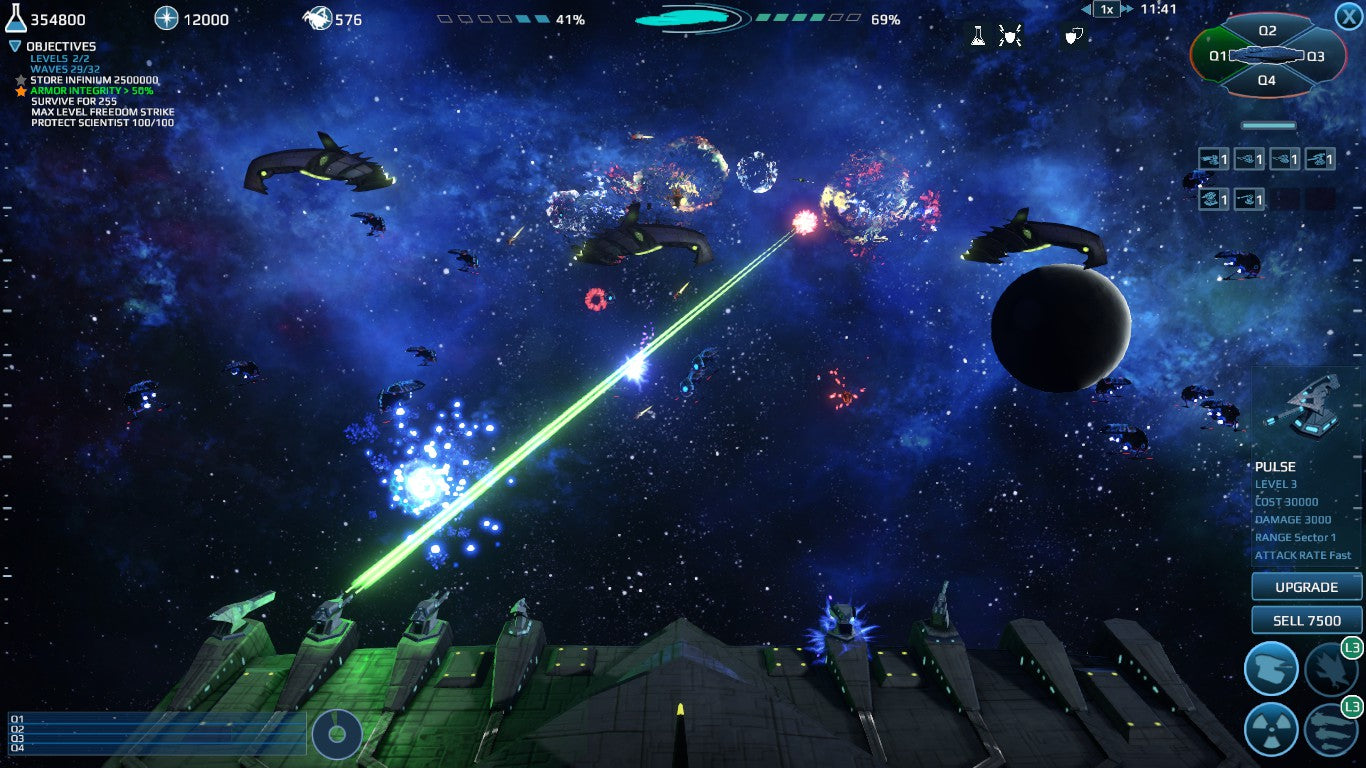Viewport: 1366px width, 768px height.
Task: Click the shield with lightning bolts icon
Action: [x=1010, y=37]
